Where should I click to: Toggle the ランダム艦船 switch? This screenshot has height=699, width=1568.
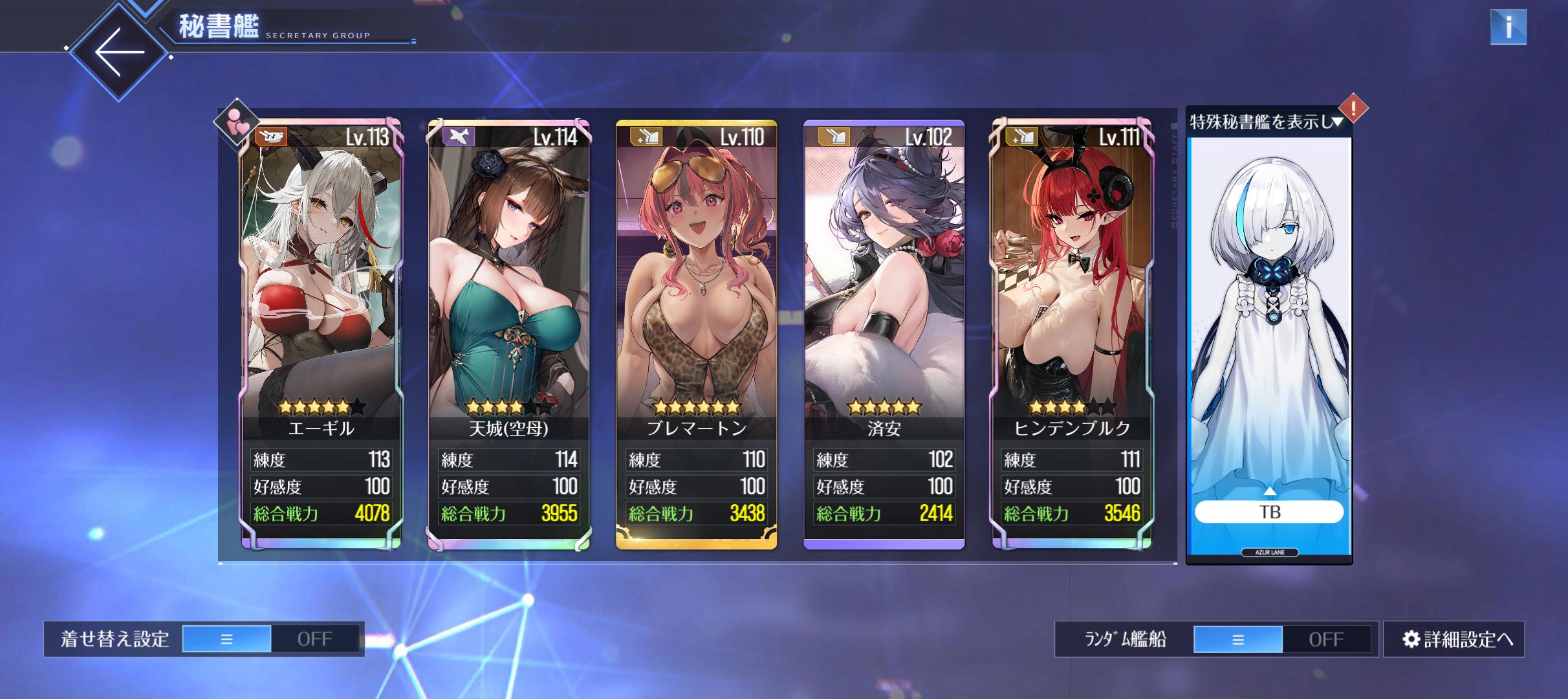tap(1282, 639)
